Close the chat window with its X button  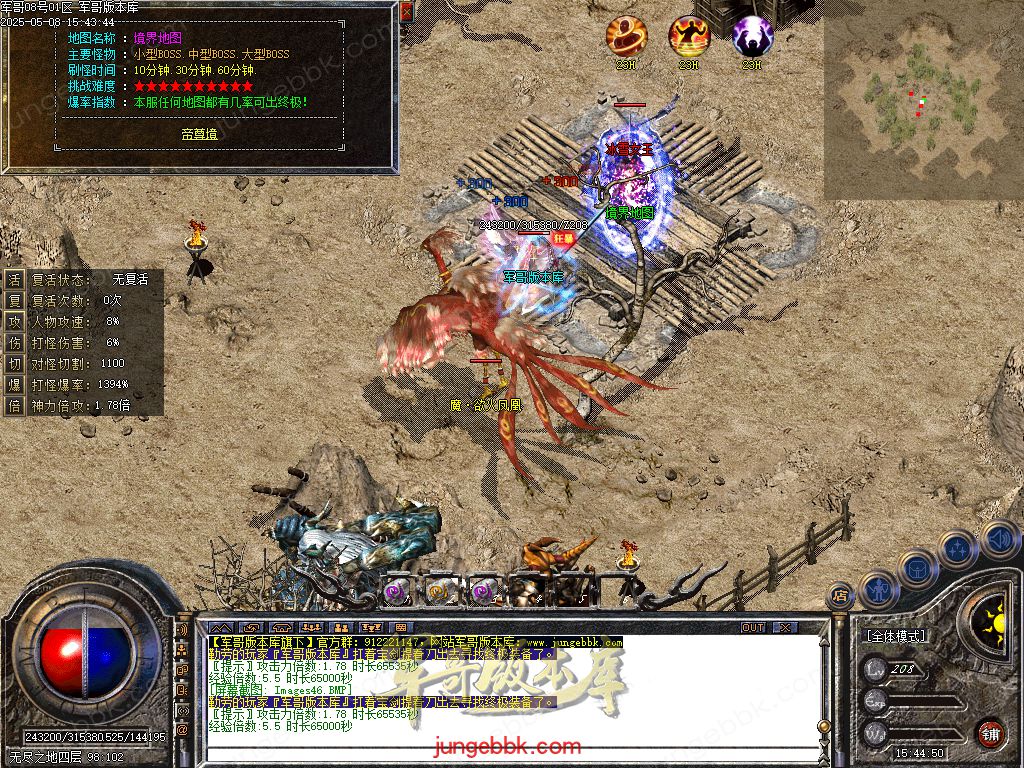point(786,627)
